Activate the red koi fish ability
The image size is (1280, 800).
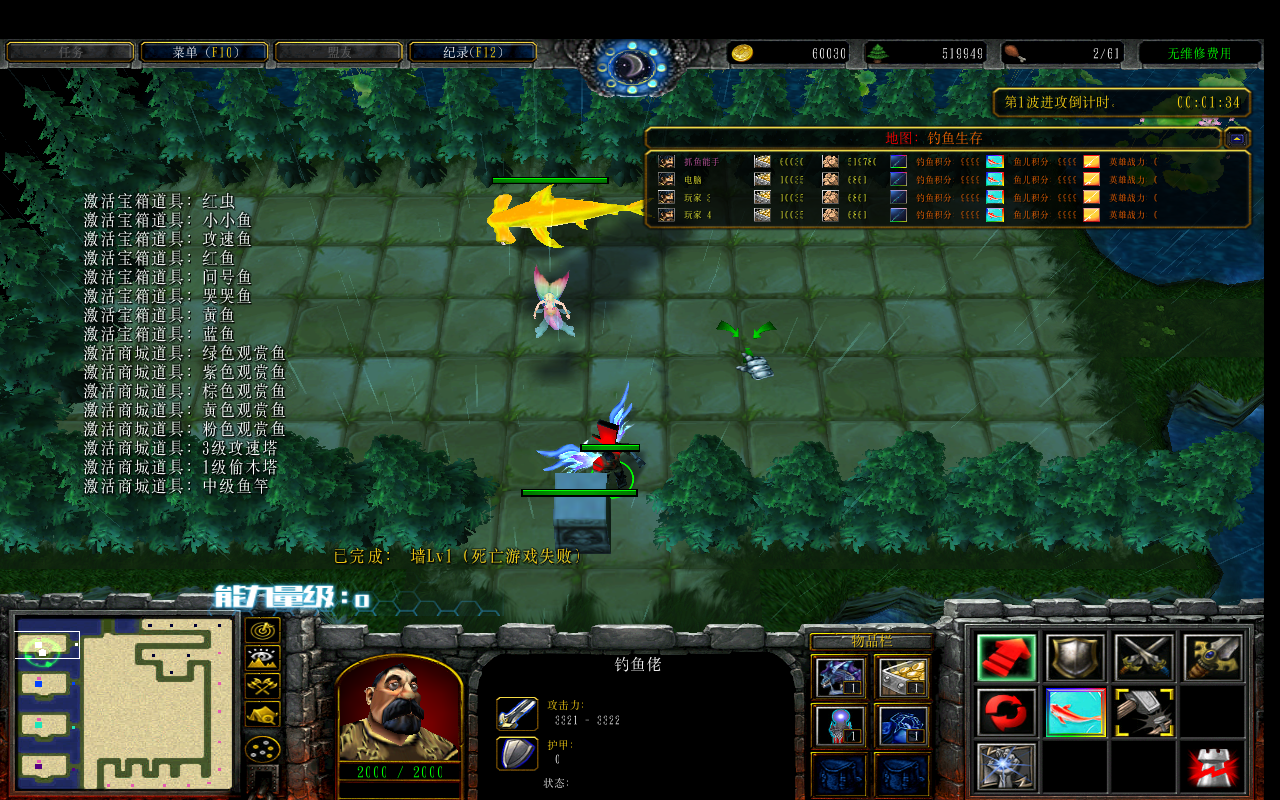1075,712
